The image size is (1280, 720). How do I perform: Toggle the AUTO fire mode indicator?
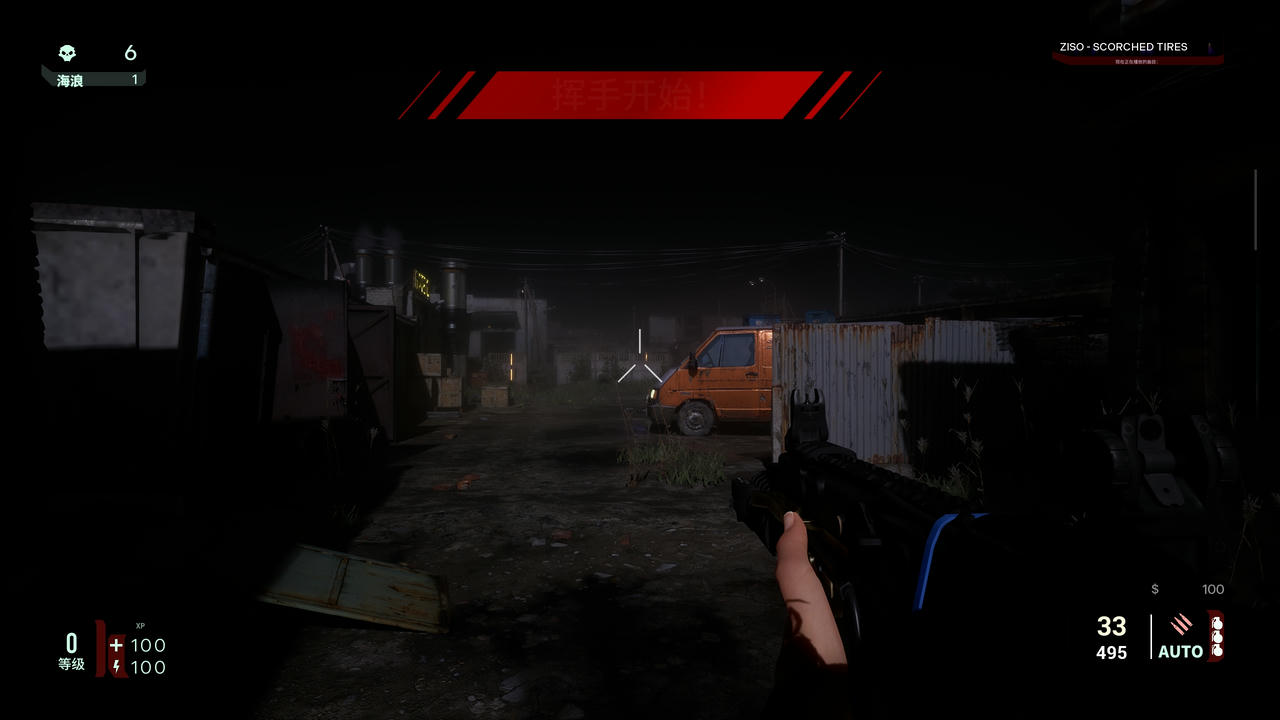coord(1180,651)
